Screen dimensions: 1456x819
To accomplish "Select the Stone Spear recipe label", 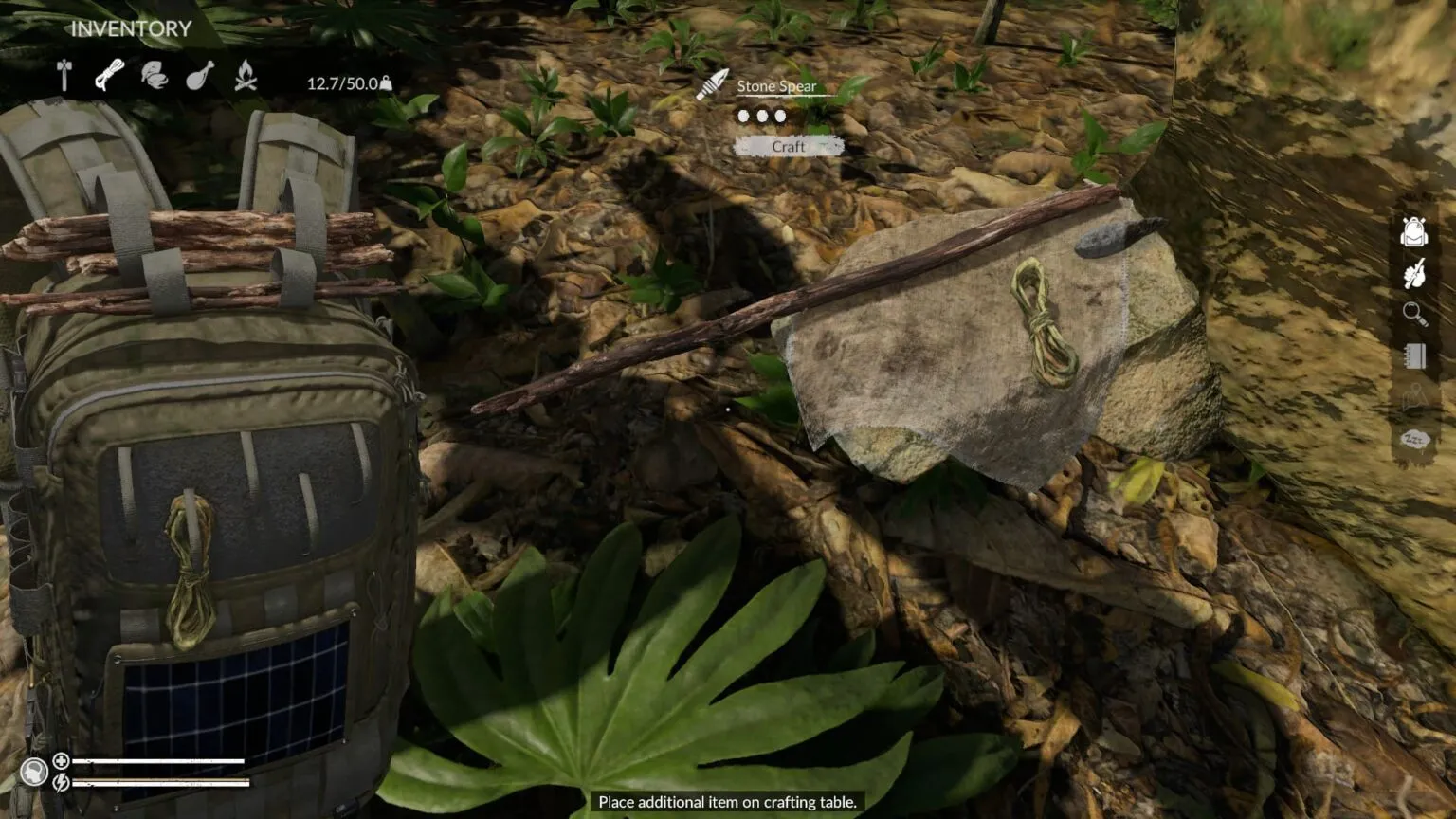I will click(x=776, y=86).
